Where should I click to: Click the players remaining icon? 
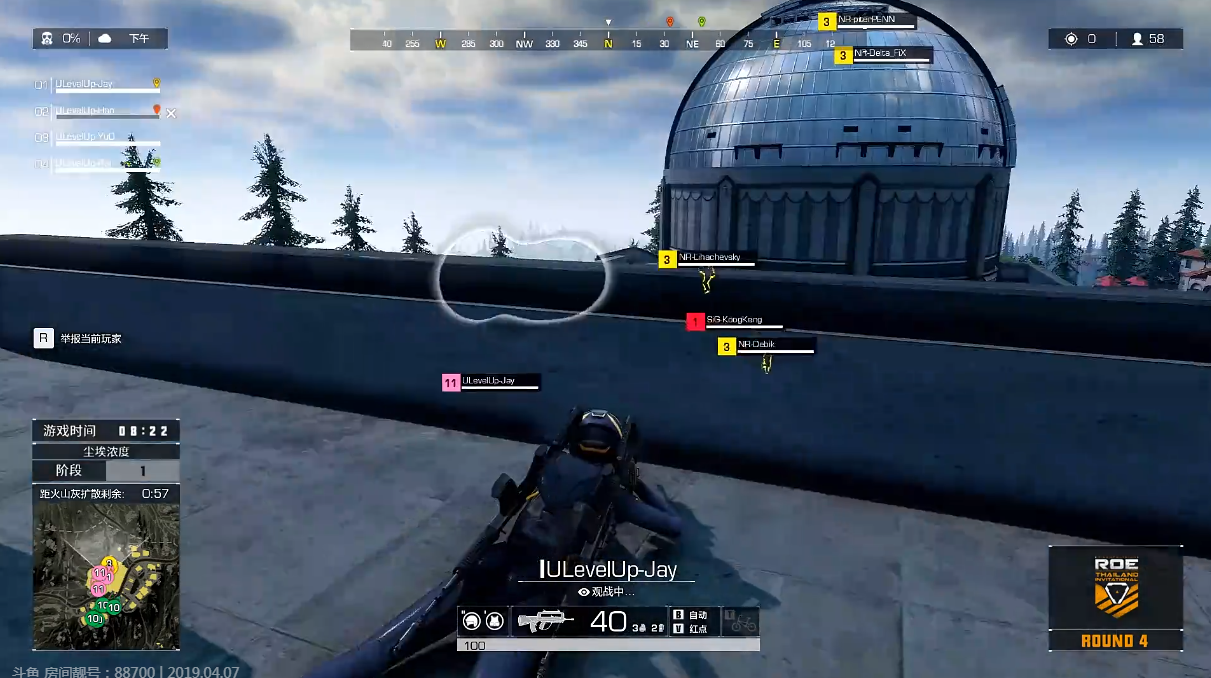pyautogui.click(x=1137, y=39)
